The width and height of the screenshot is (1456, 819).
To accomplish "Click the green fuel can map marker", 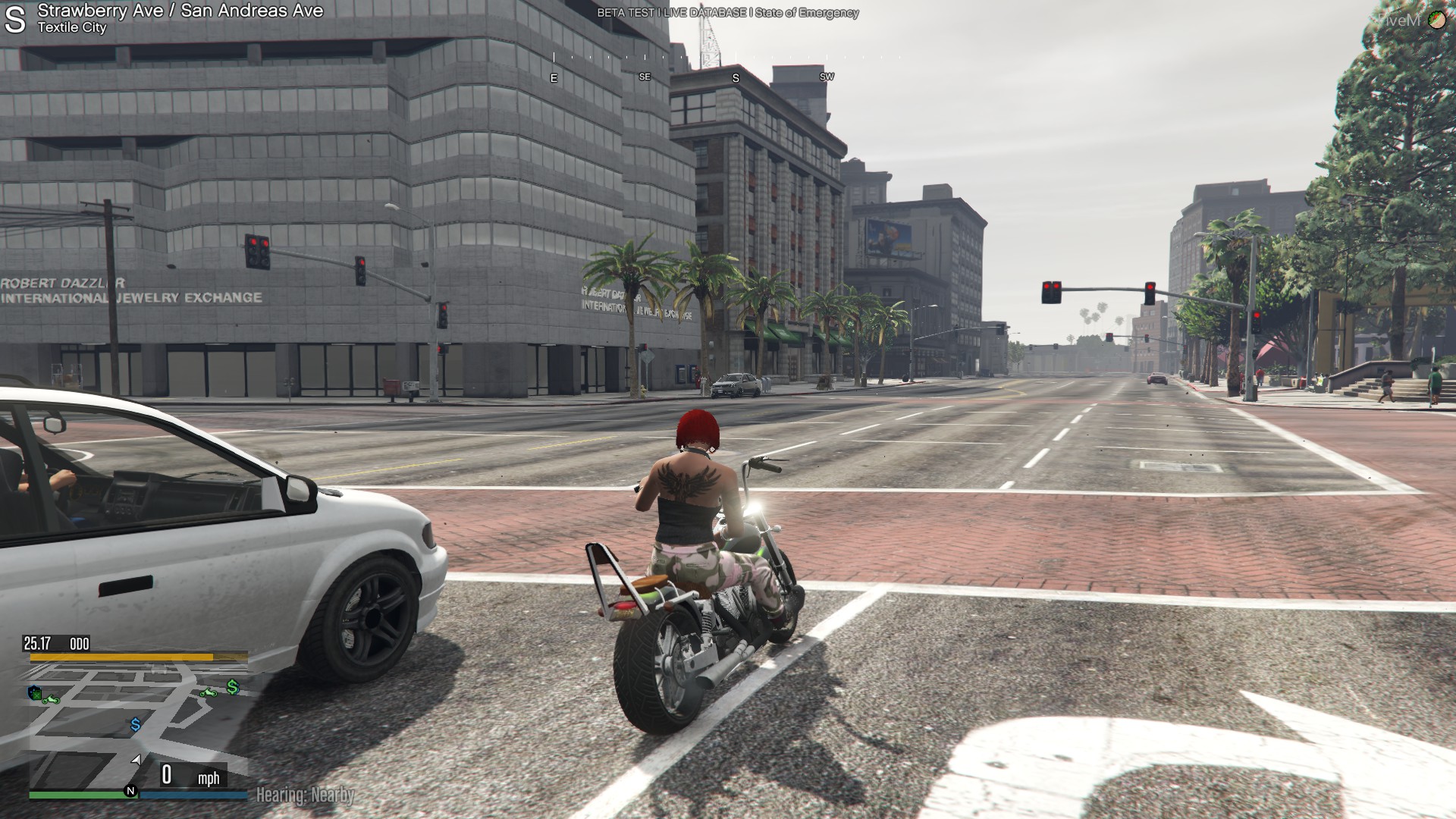I will click(x=35, y=692).
